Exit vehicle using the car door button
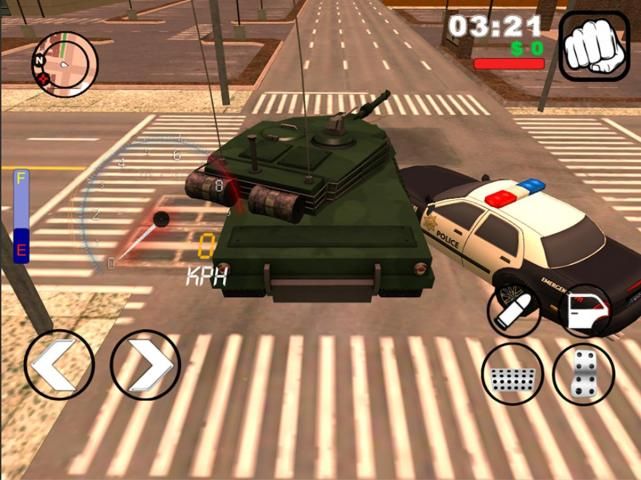This screenshot has height=480, width=641. click(x=585, y=311)
